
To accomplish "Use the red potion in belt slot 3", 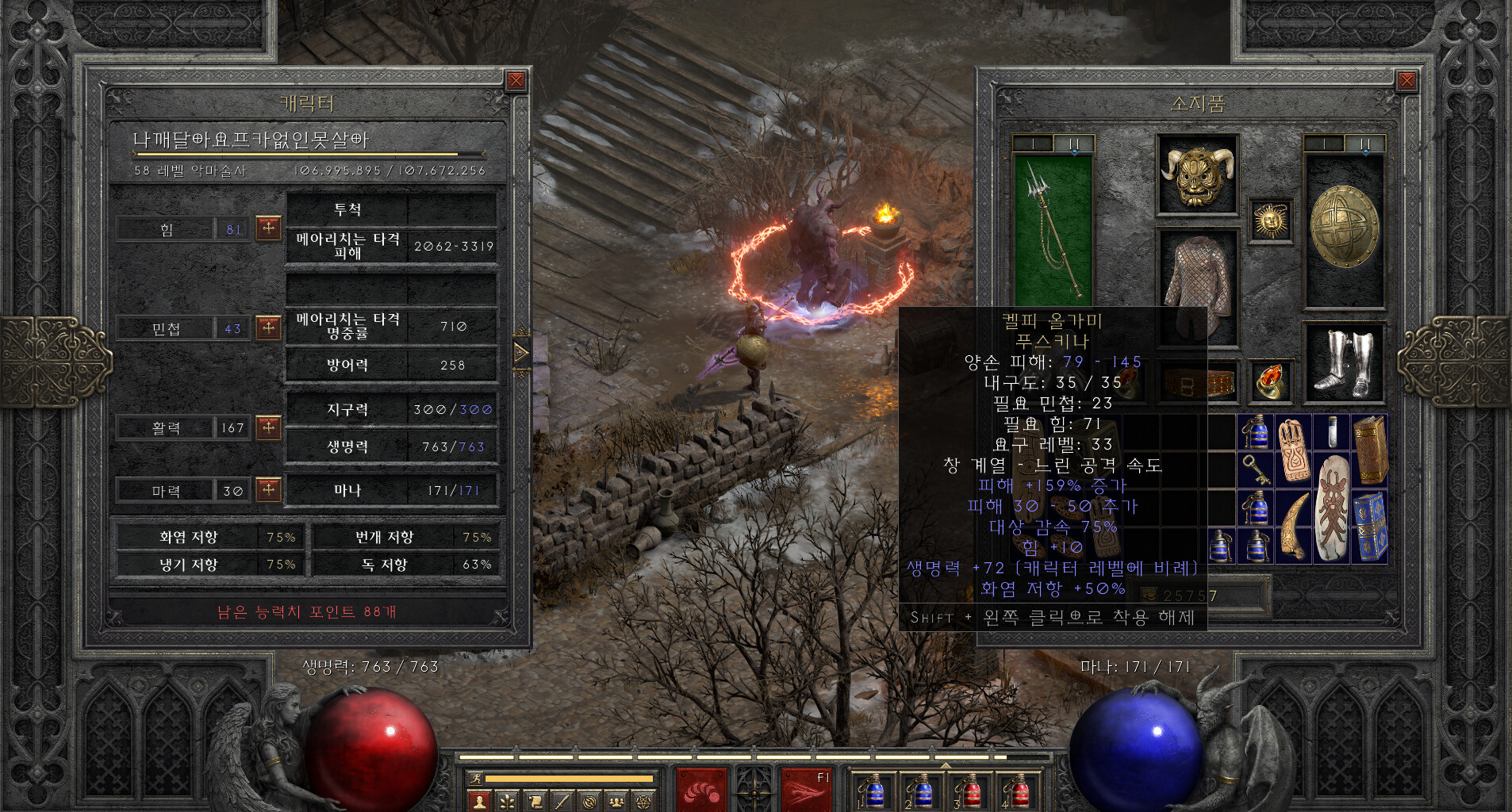I will (969, 791).
